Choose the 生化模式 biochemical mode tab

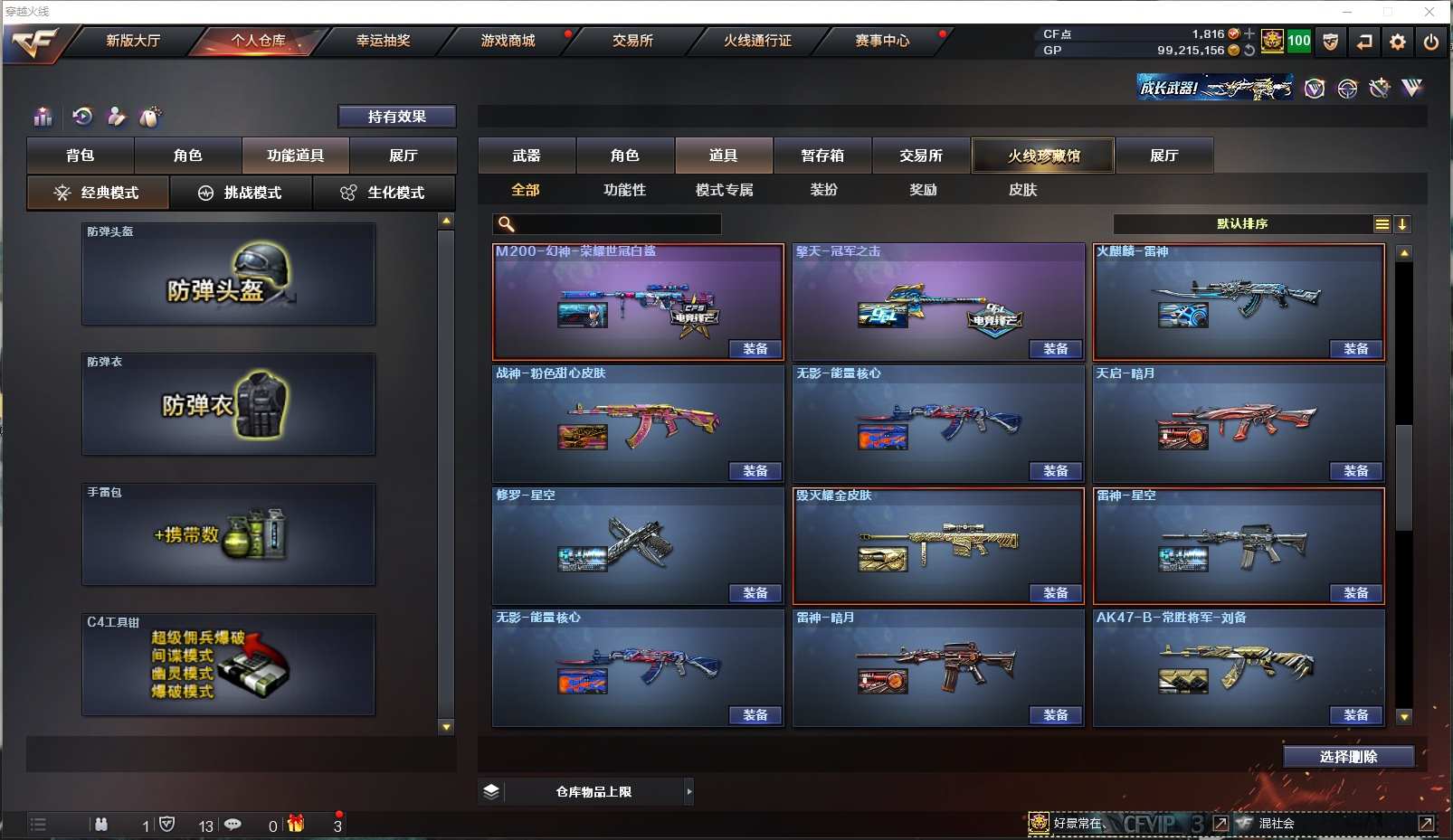coord(385,193)
